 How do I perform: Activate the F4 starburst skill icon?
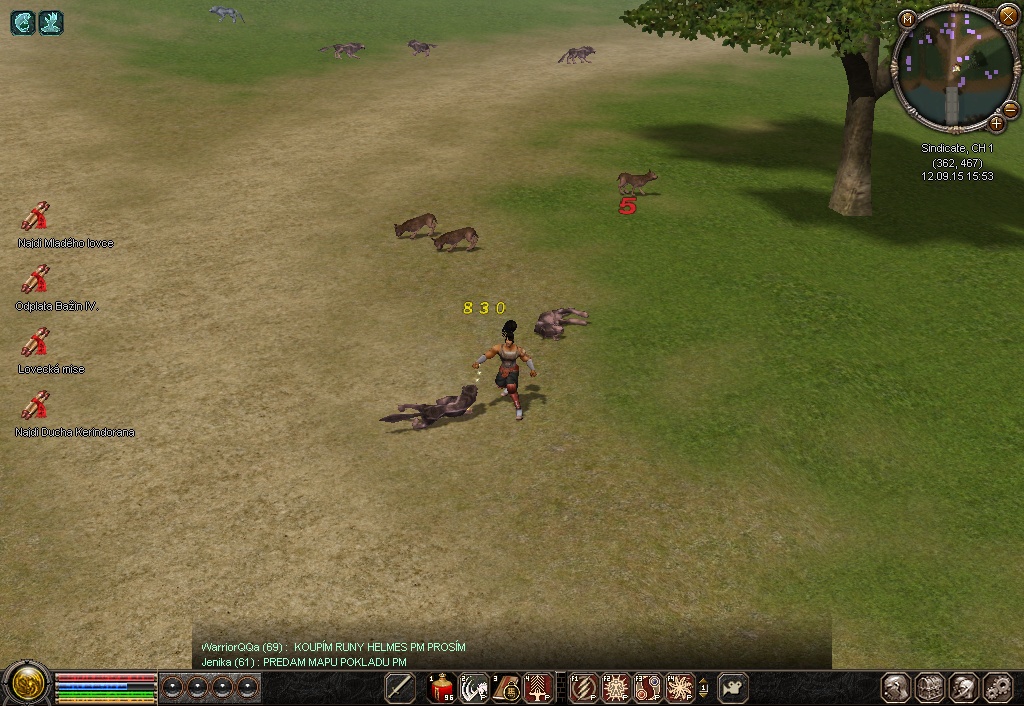[x=680, y=688]
